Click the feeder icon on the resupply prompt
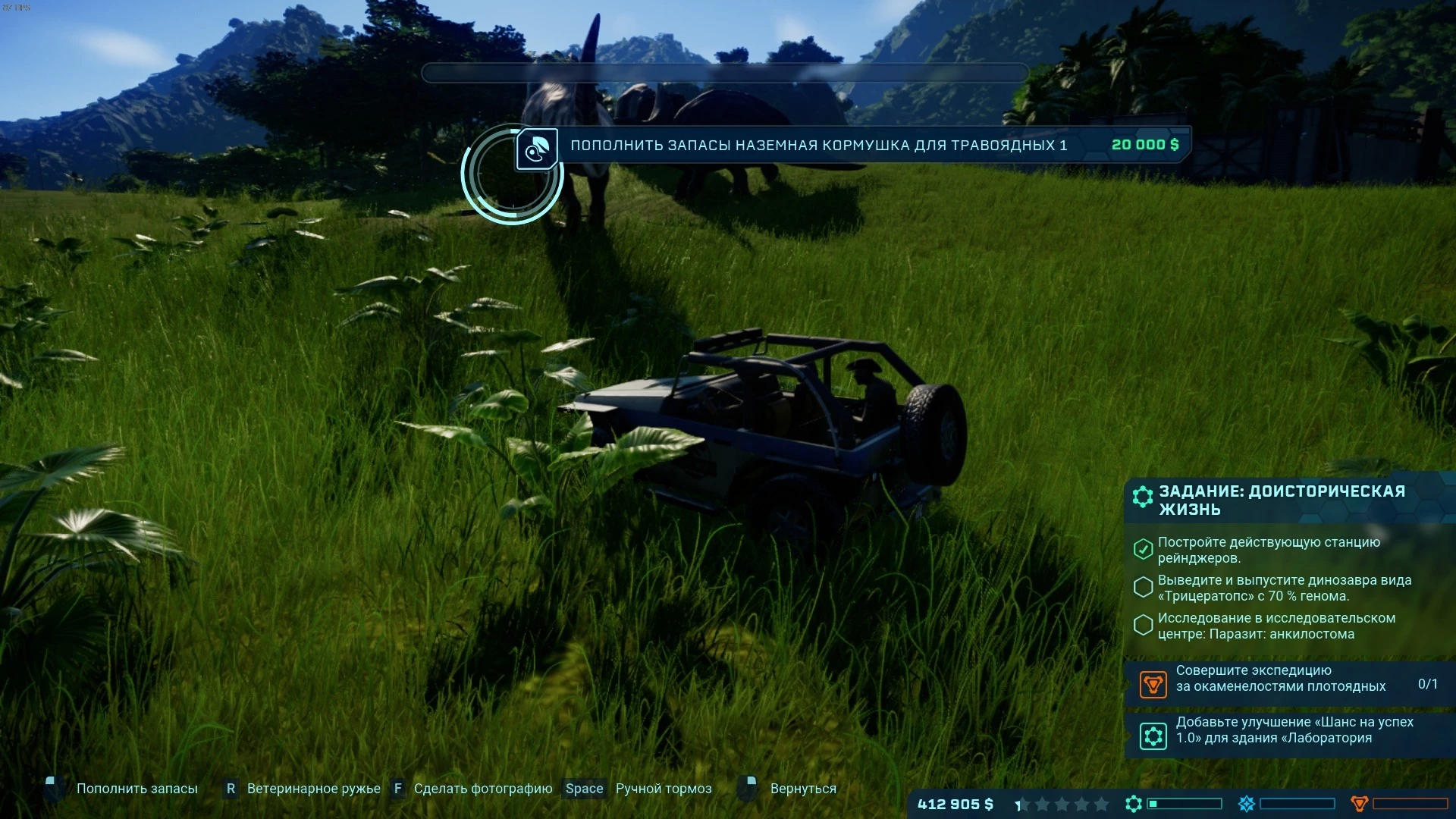The height and width of the screenshot is (819, 1456). click(x=537, y=149)
